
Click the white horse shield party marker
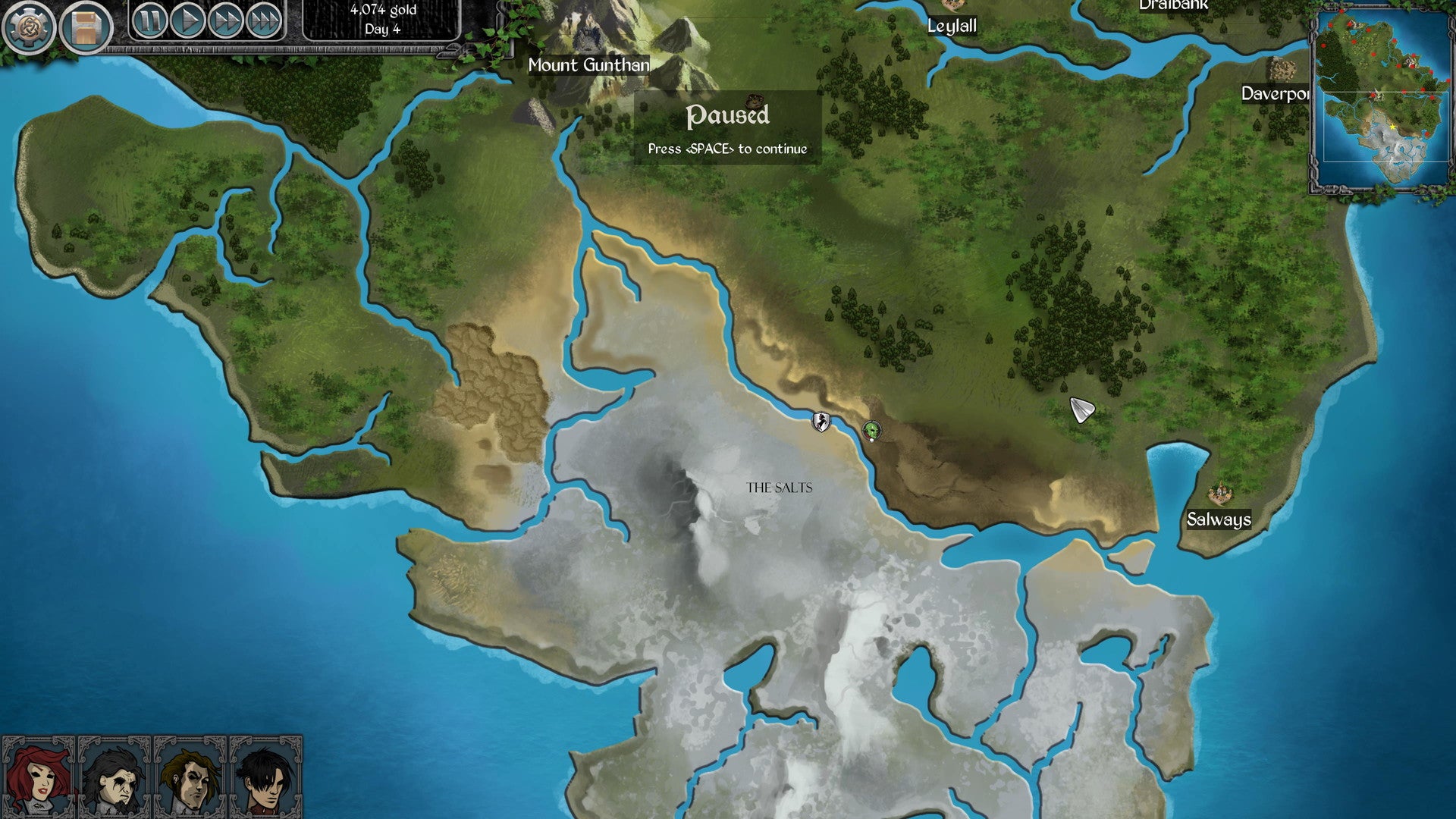pyautogui.click(x=821, y=422)
